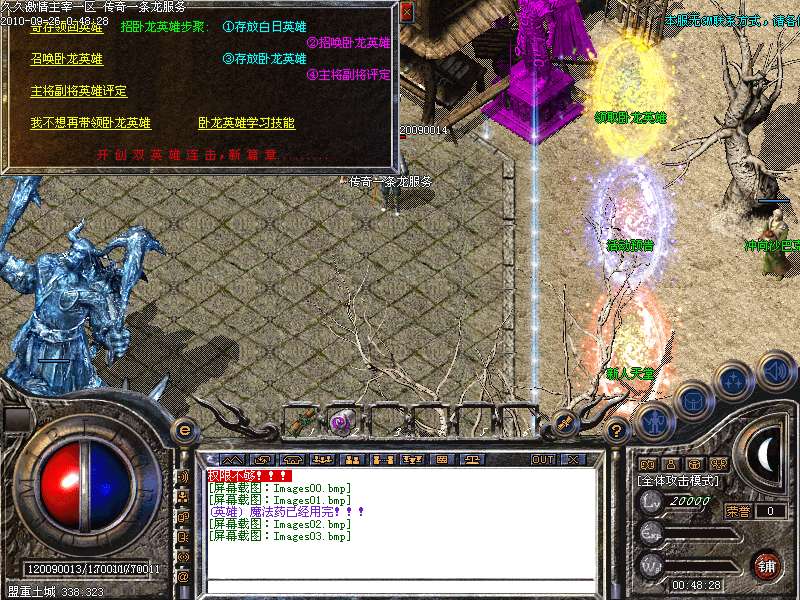Open the skills round button with sparkles
The width and height of the screenshot is (800, 600).
point(733,380)
